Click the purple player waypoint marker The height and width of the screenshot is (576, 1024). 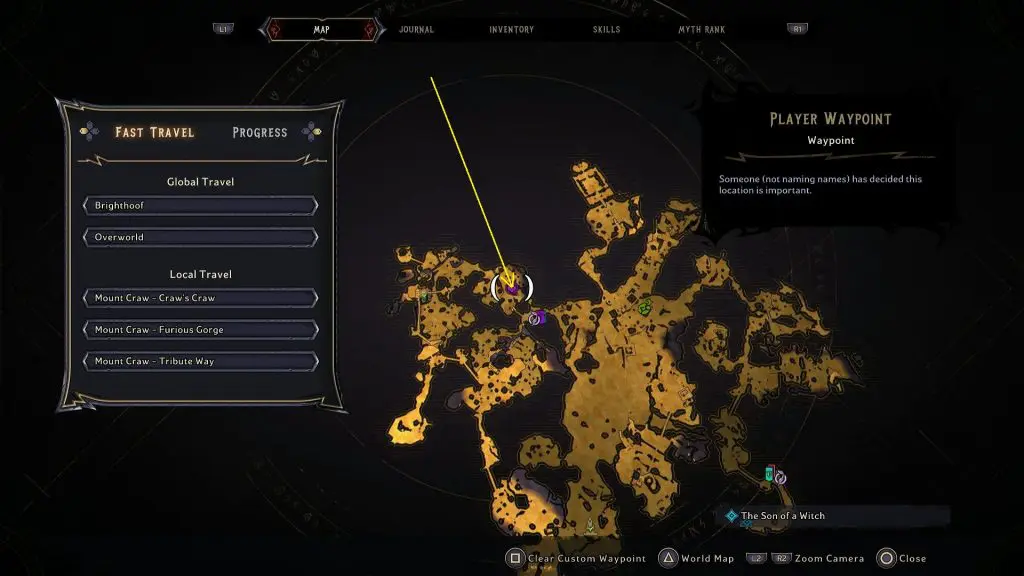pyautogui.click(x=512, y=288)
